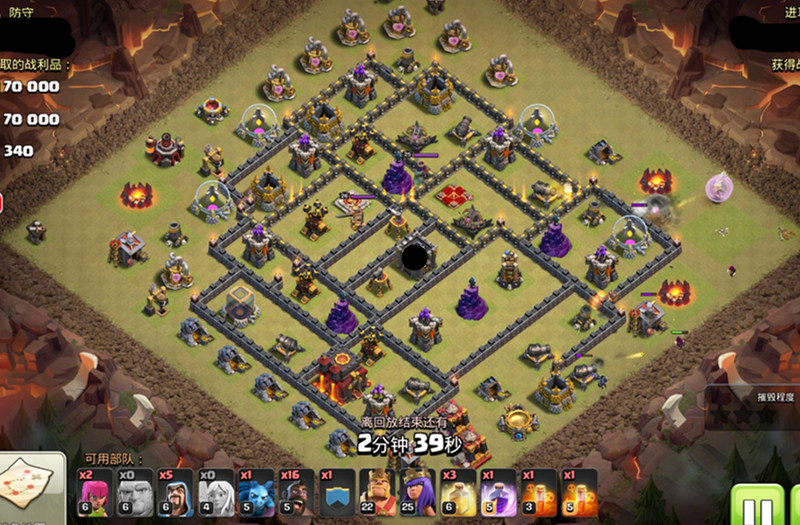Screen dimensions: 800x525
Task: Select the level 3 orange skull spell
Action: pos(539,492)
